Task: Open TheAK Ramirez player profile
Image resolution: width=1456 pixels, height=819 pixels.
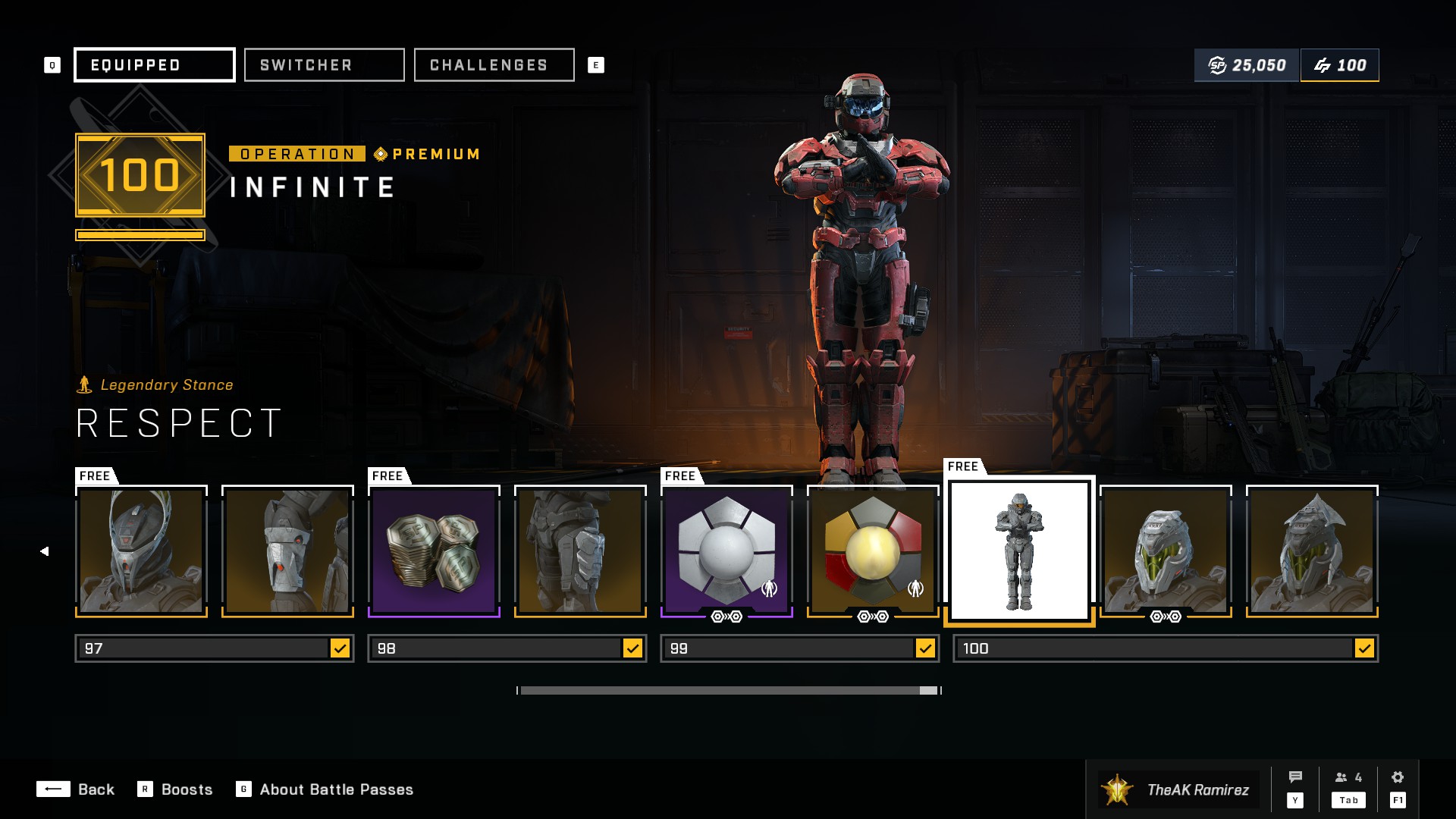Action: point(1179,789)
